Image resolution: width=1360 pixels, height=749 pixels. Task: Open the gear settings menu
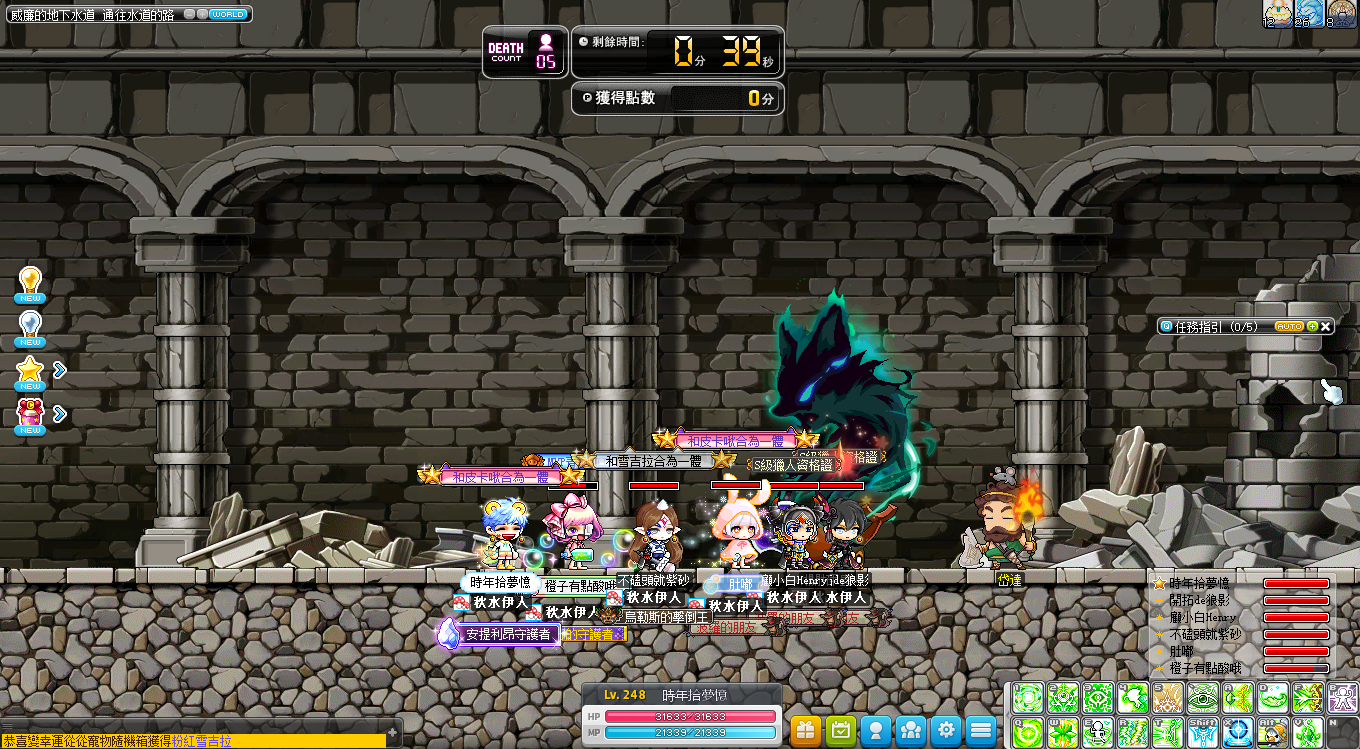pos(946,730)
